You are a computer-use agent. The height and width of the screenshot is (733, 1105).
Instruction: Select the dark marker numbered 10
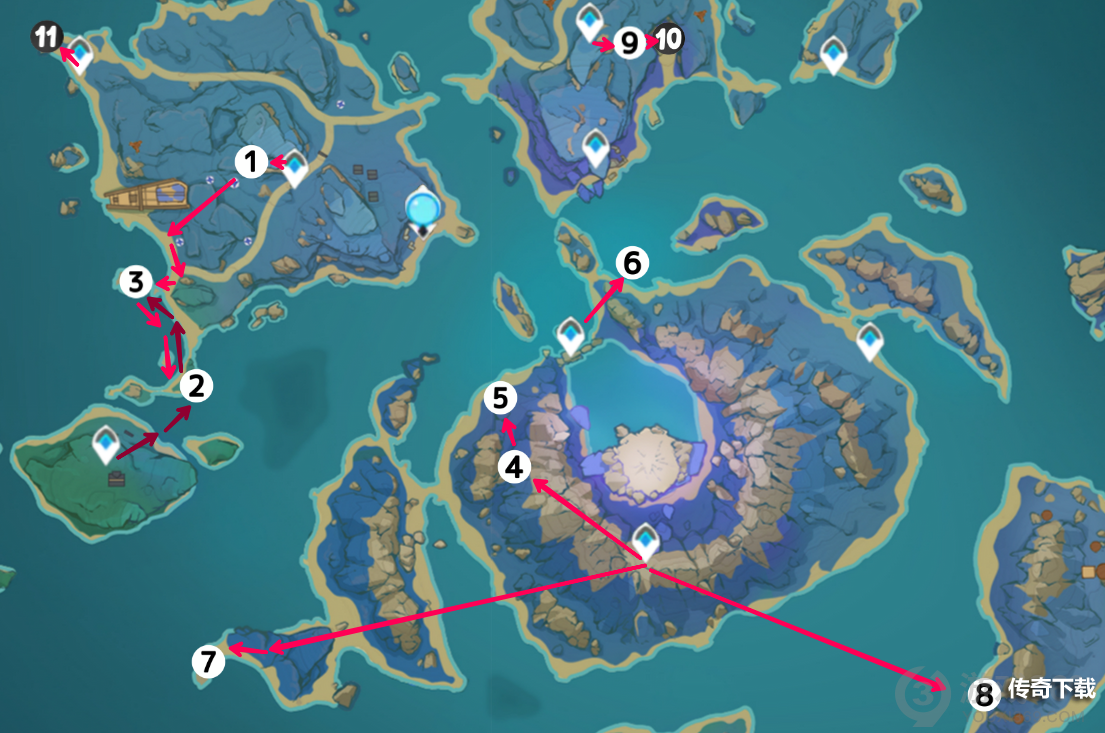tap(669, 39)
